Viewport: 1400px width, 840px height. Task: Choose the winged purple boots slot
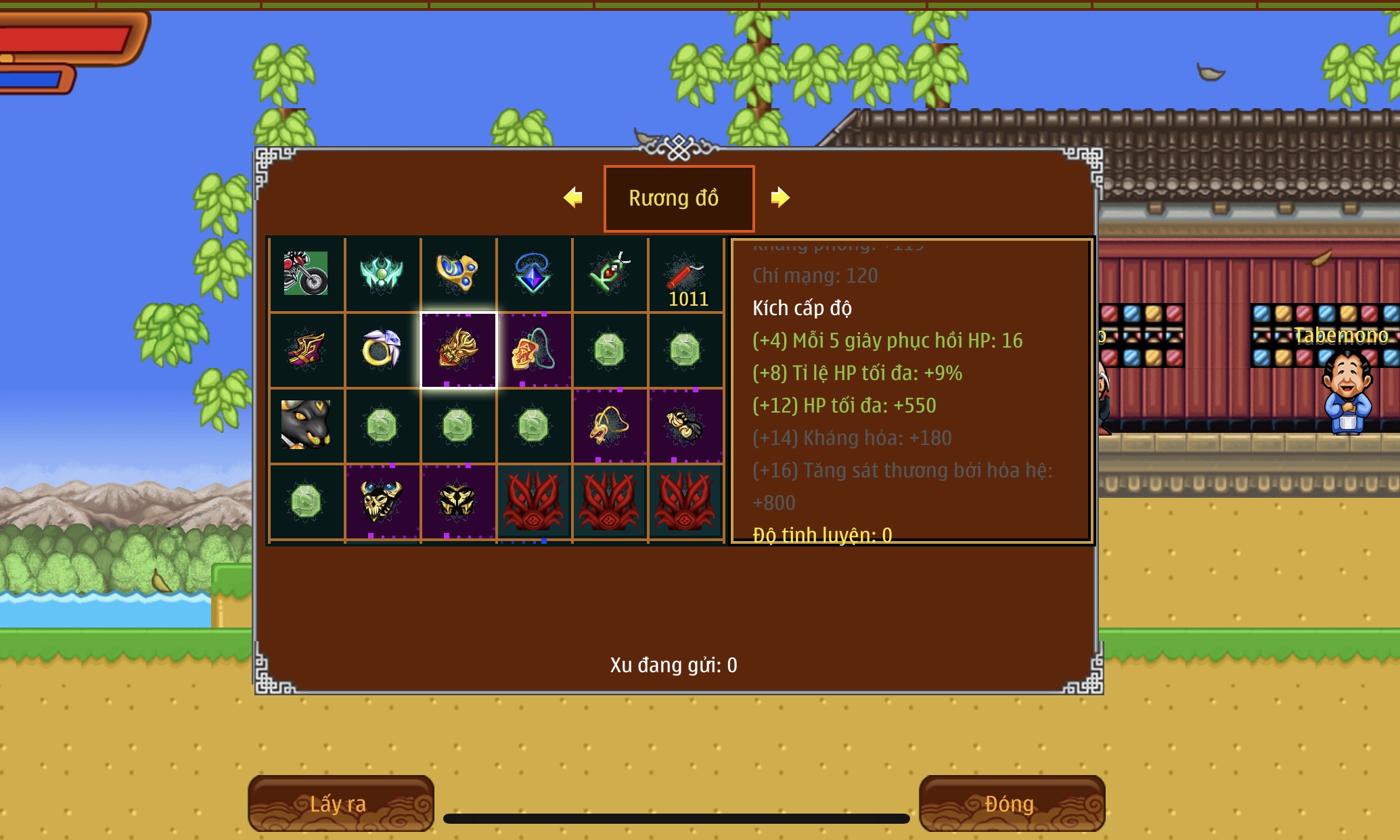point(307,350)
